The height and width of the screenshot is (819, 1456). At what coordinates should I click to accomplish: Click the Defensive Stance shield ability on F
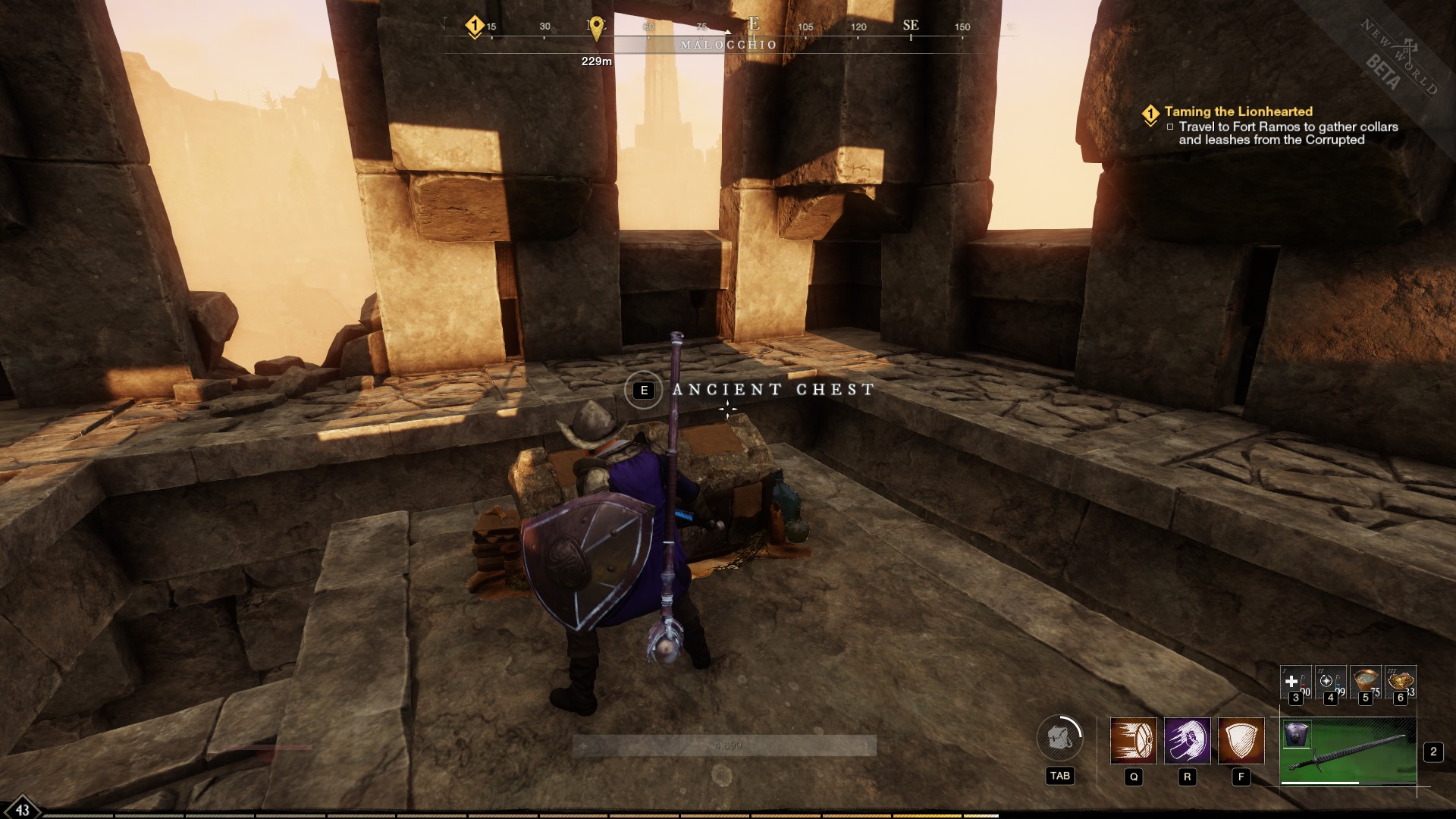tap(1241, 740)
